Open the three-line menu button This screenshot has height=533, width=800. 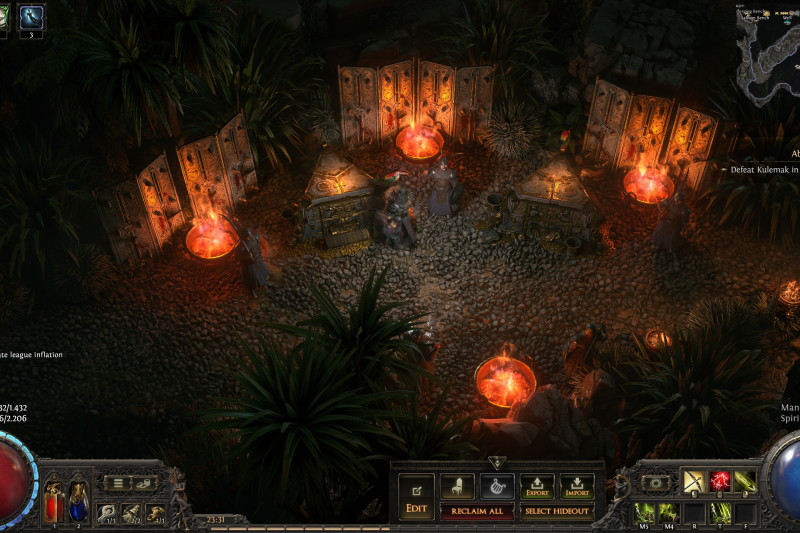[x=118, y=483]
